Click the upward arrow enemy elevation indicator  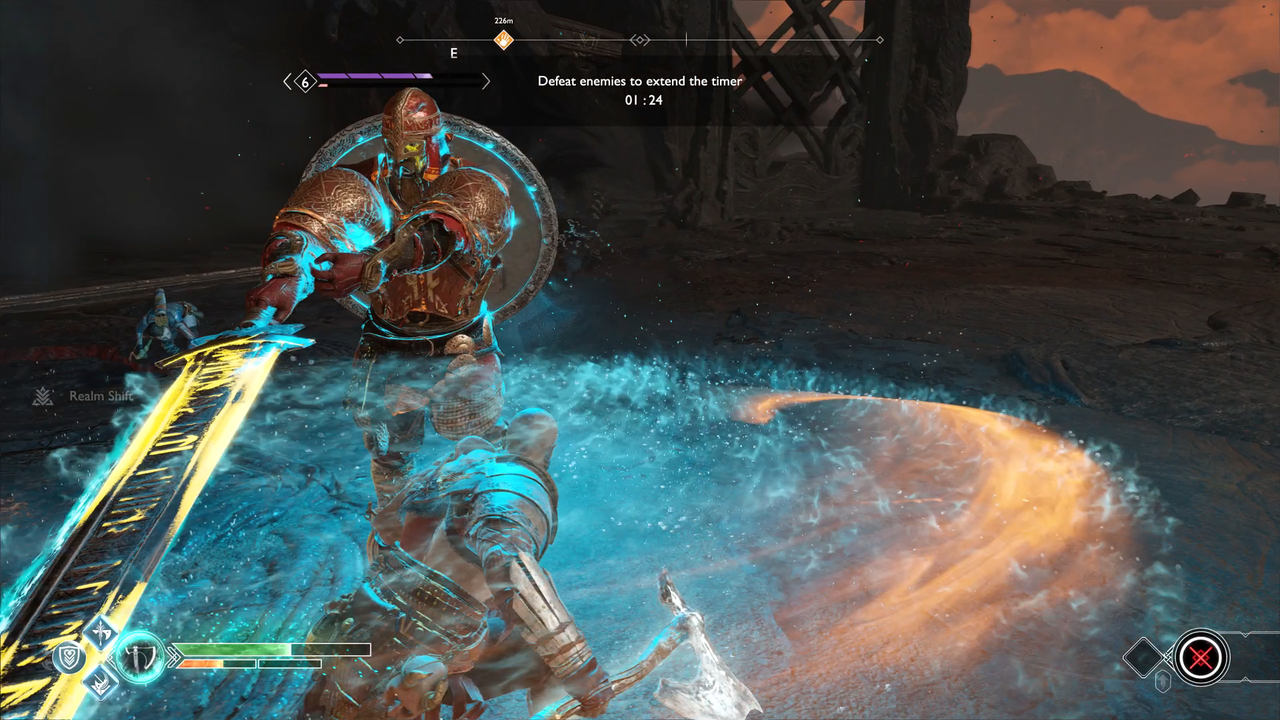[1161, 681]
